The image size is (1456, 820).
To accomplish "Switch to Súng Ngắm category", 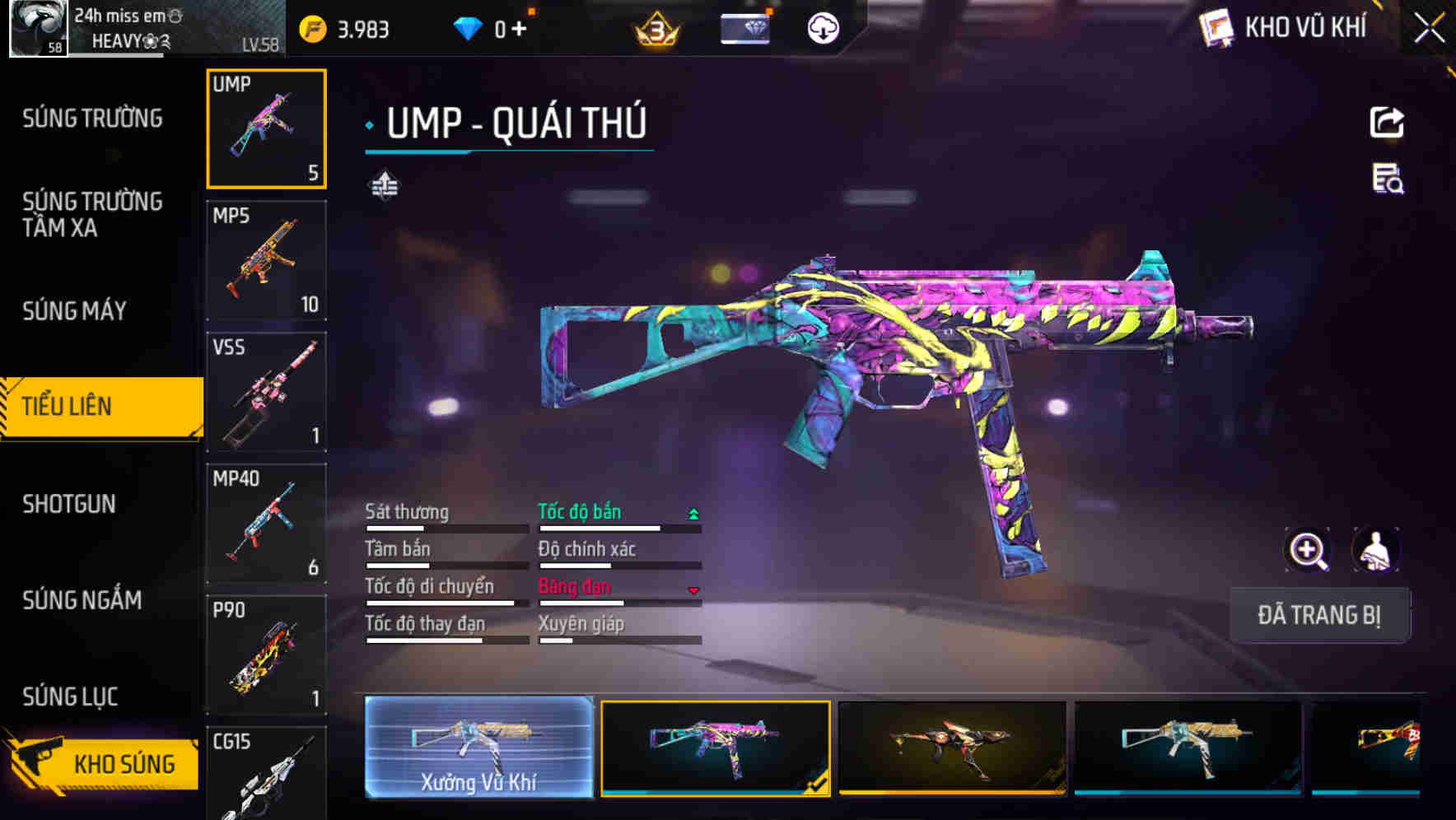I will pyautogui.click(x=82, y=600).
